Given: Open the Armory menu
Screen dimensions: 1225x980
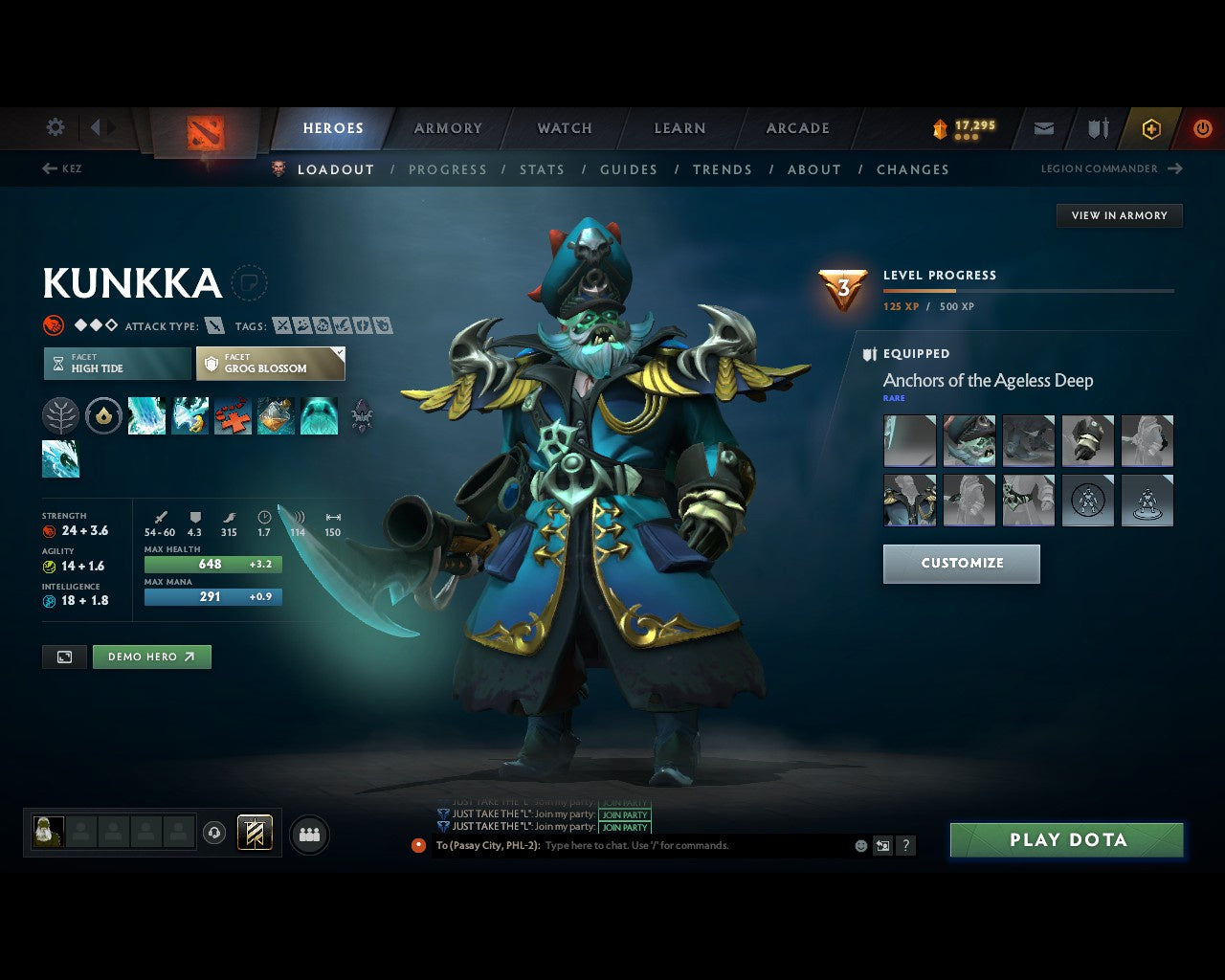Looking at the screenshot, I should [447, 128].
